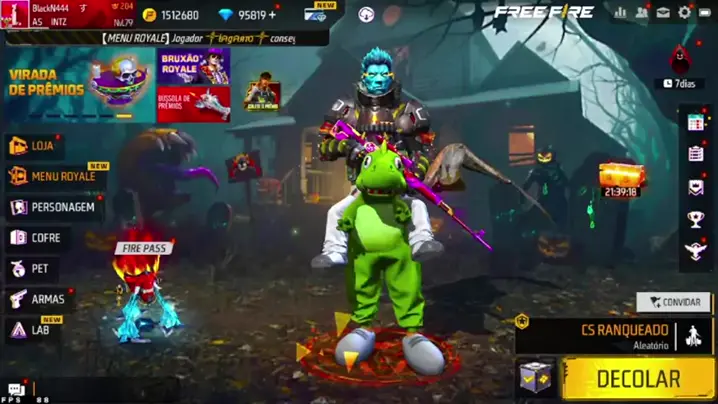The height and width of the screenshot is (404, 718).
Task: Check the mail envelope icon
Action: pyautogui.click(x=663, y=13)
